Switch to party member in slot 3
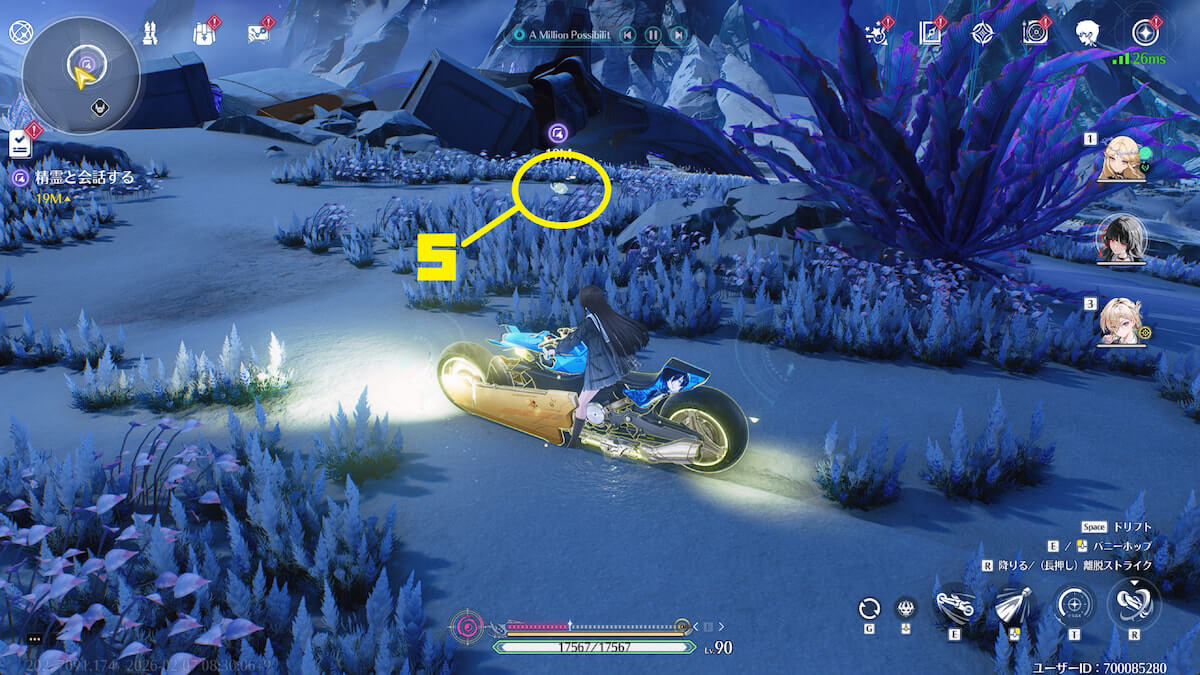Screen dimensions: 1200x675 1121,320
